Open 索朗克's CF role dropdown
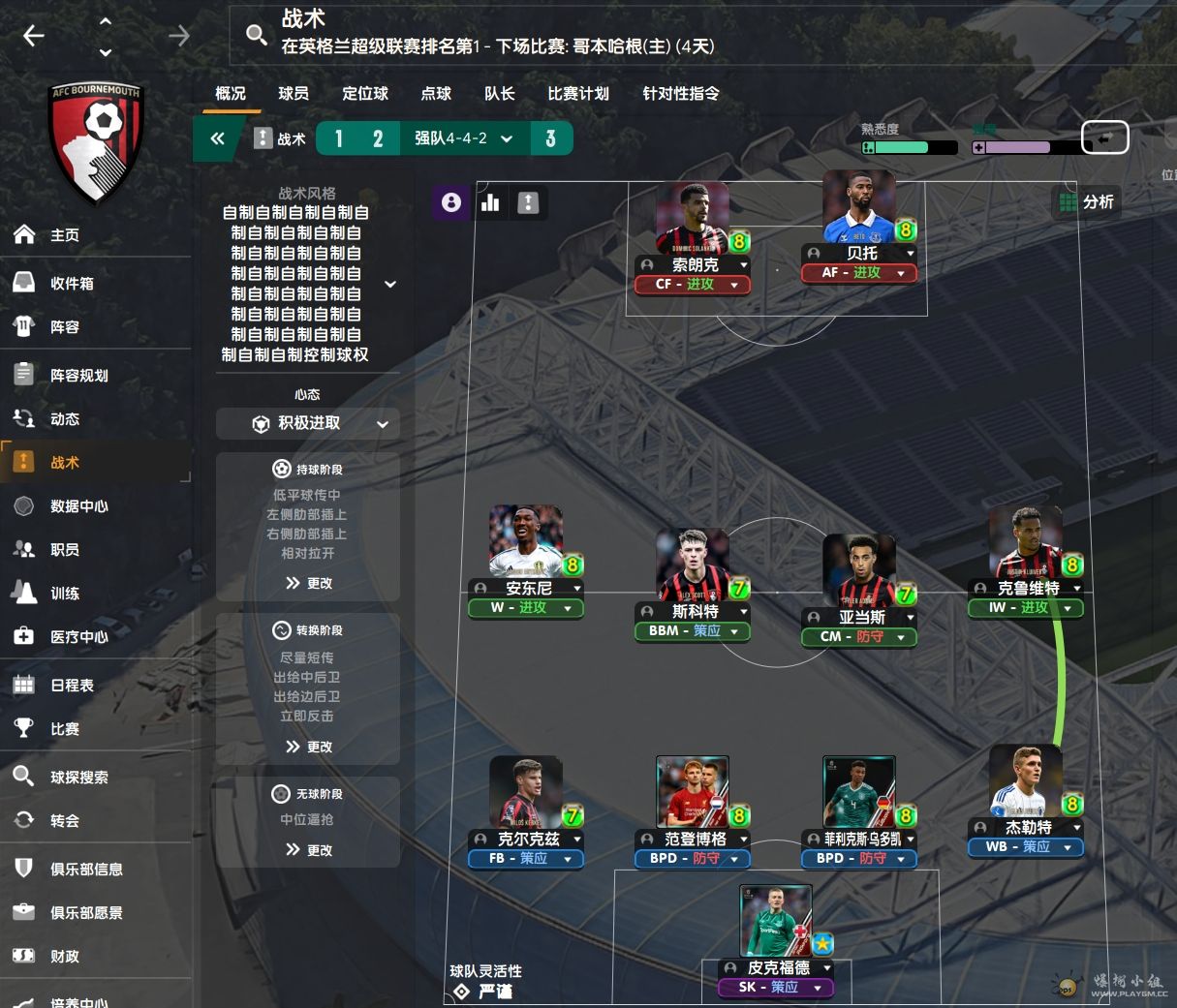Screen dimensions: 1177x1008 coord(693,285)
